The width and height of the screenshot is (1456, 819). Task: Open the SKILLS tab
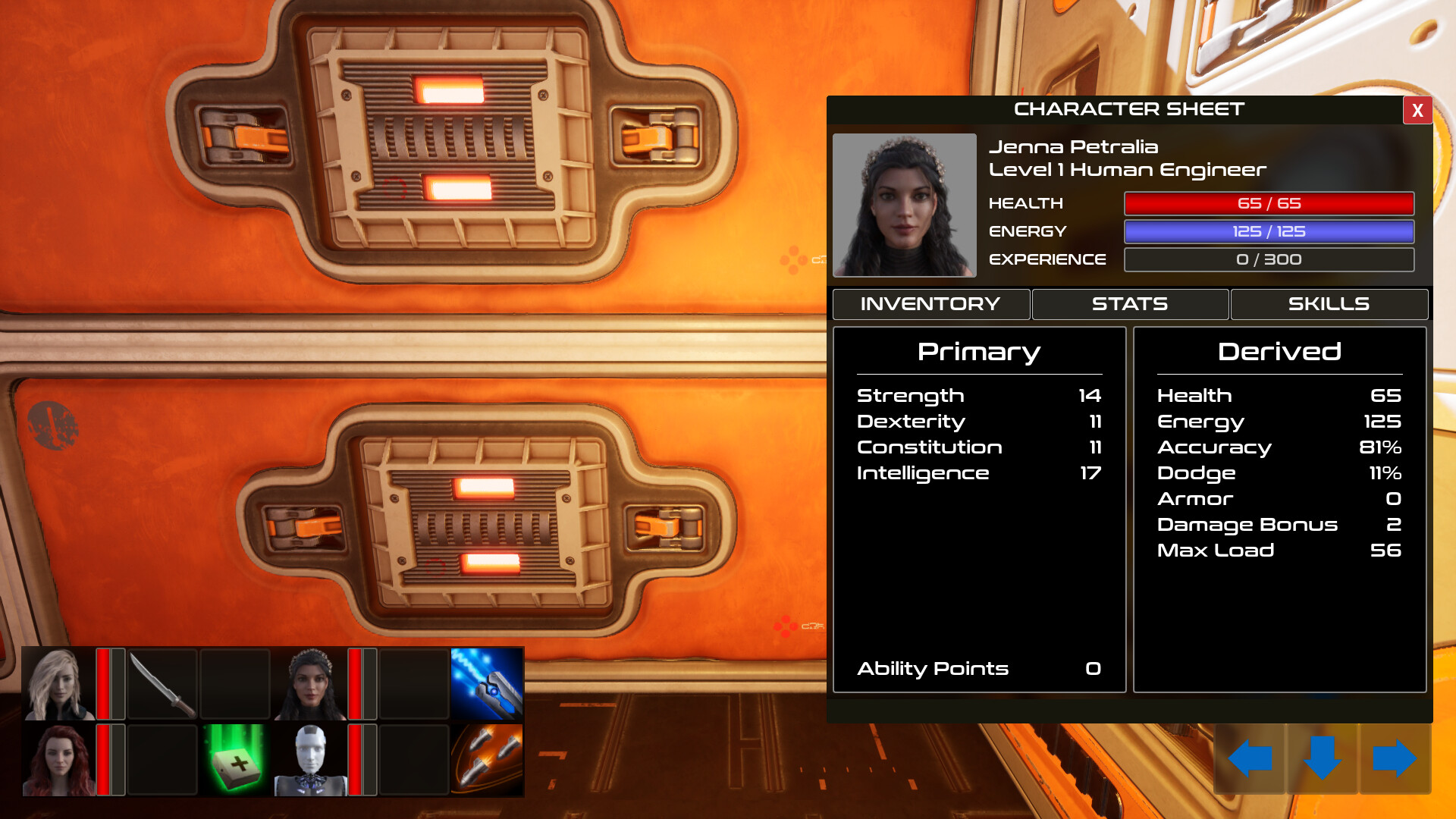point(1329,304)
